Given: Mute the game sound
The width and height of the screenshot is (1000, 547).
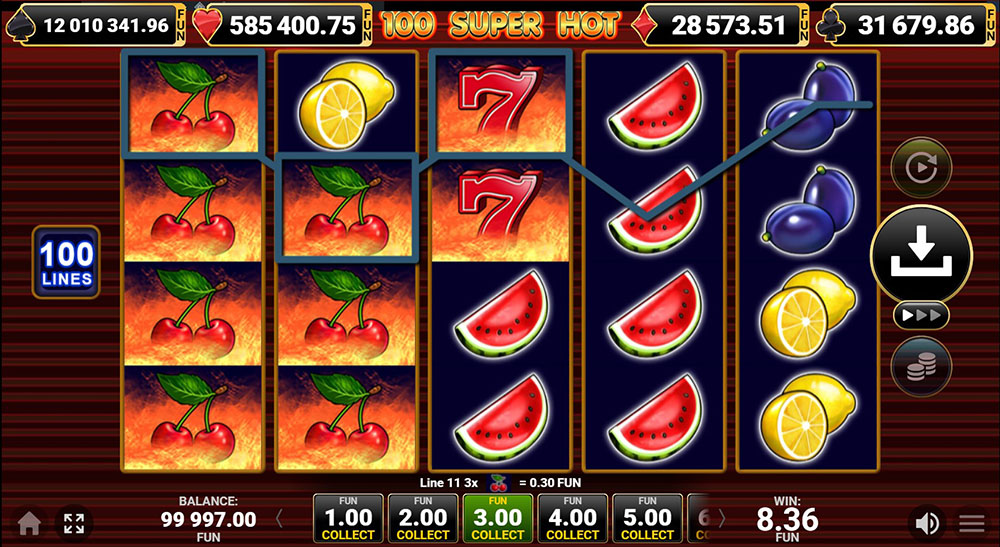Looking at the screenshot, I should point(927,523).
